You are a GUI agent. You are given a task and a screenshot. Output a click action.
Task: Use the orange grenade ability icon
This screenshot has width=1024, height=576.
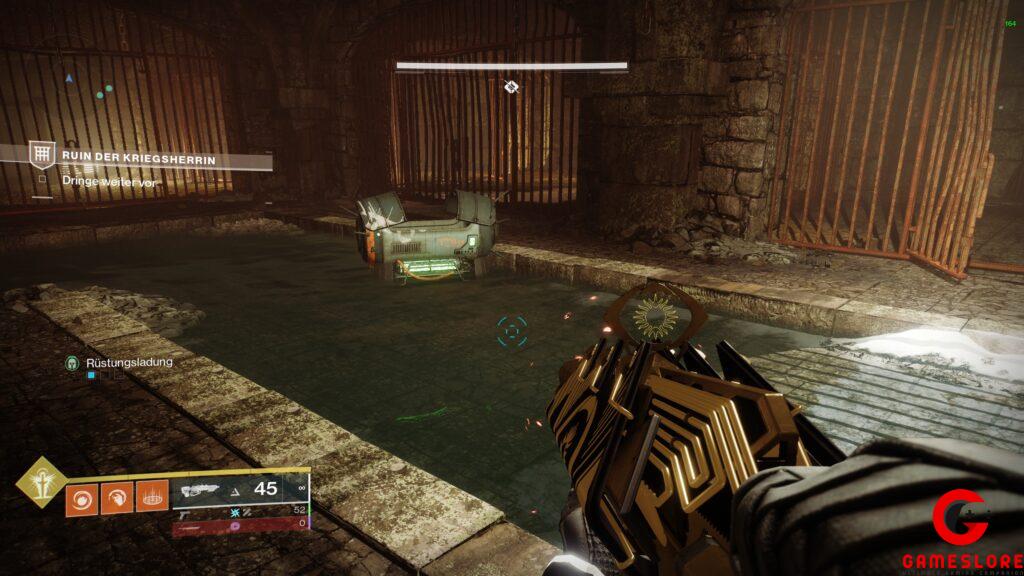click(x=82, y=499)
